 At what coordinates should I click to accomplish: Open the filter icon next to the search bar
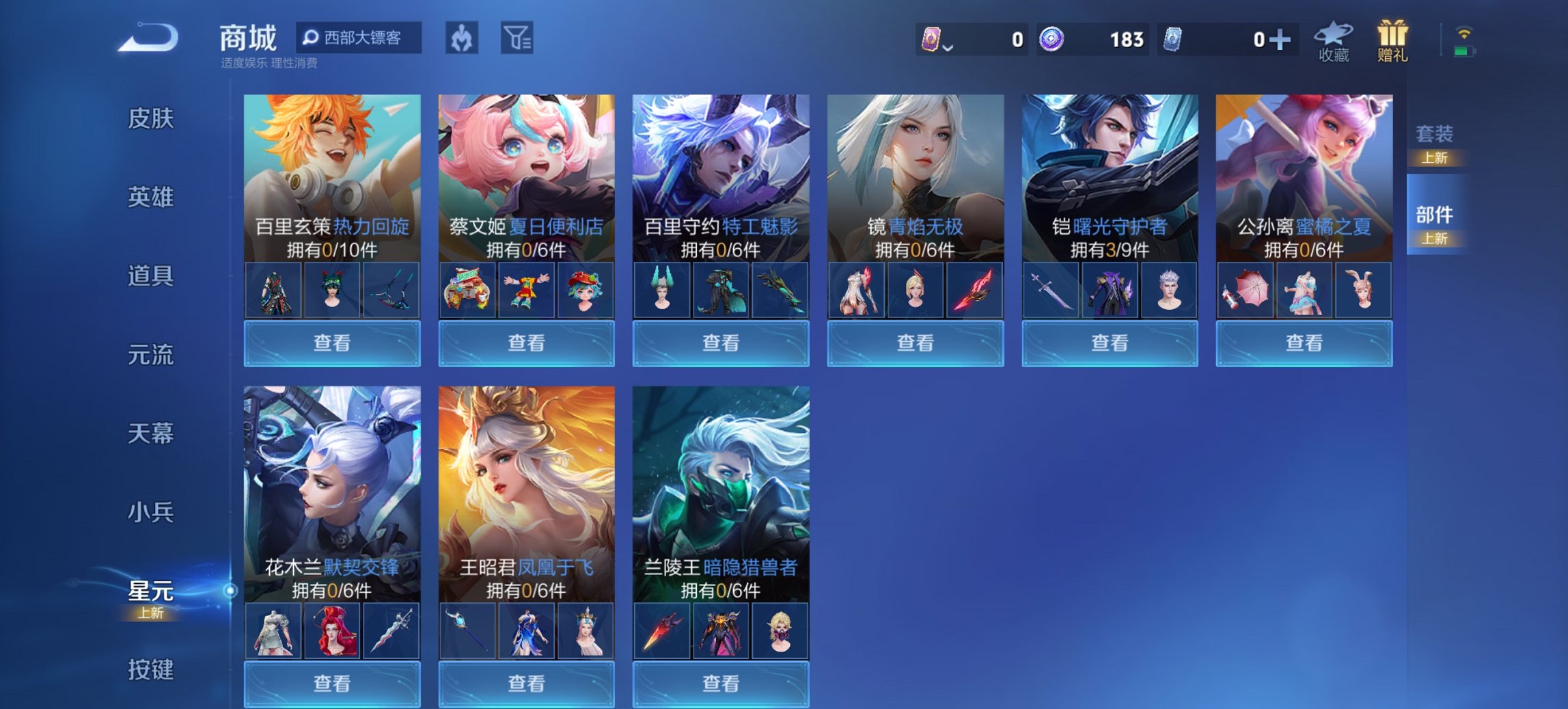click(x=519, y=39)
